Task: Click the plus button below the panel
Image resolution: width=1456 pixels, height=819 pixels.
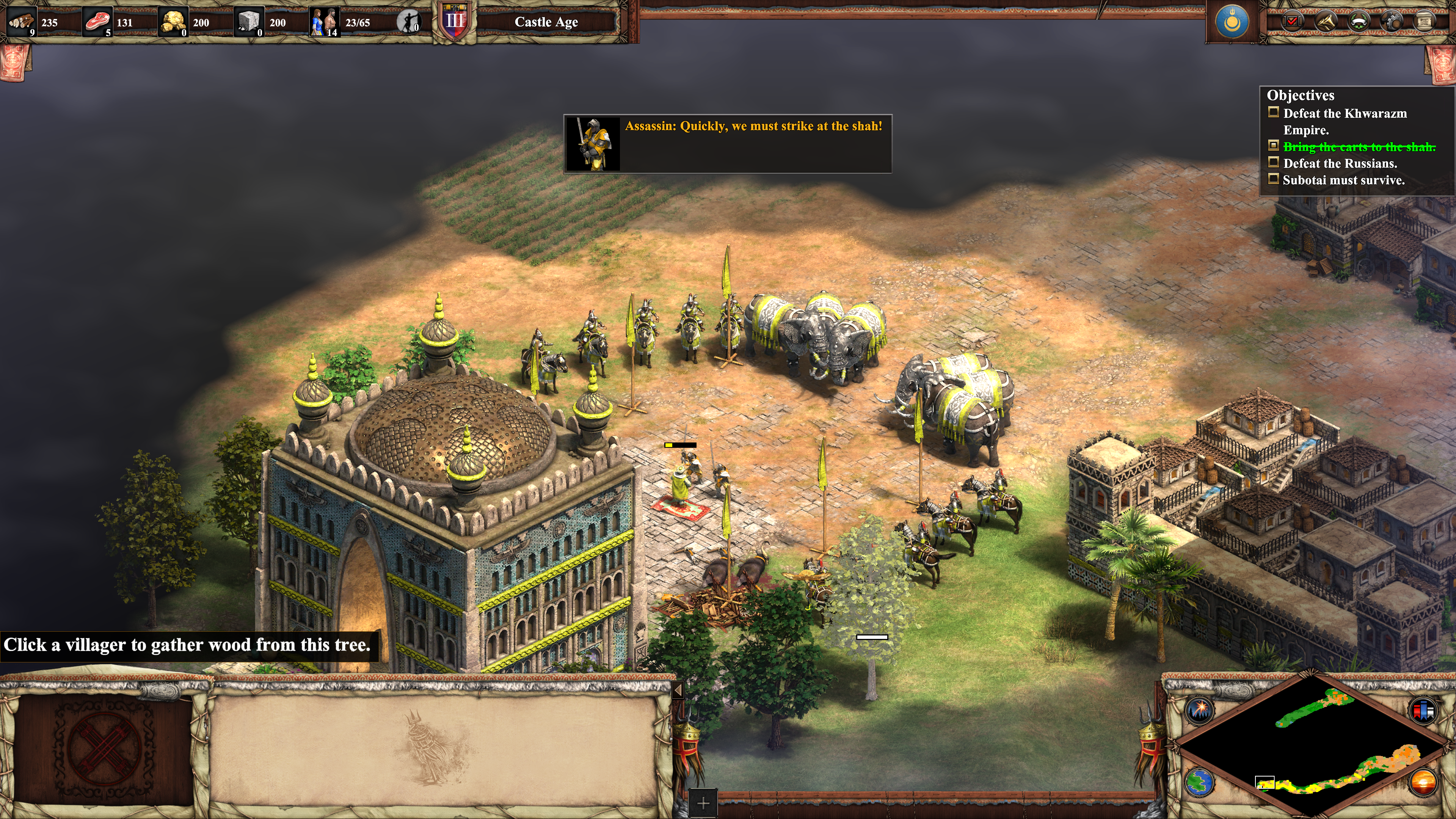Action: (x=703, y=803)
